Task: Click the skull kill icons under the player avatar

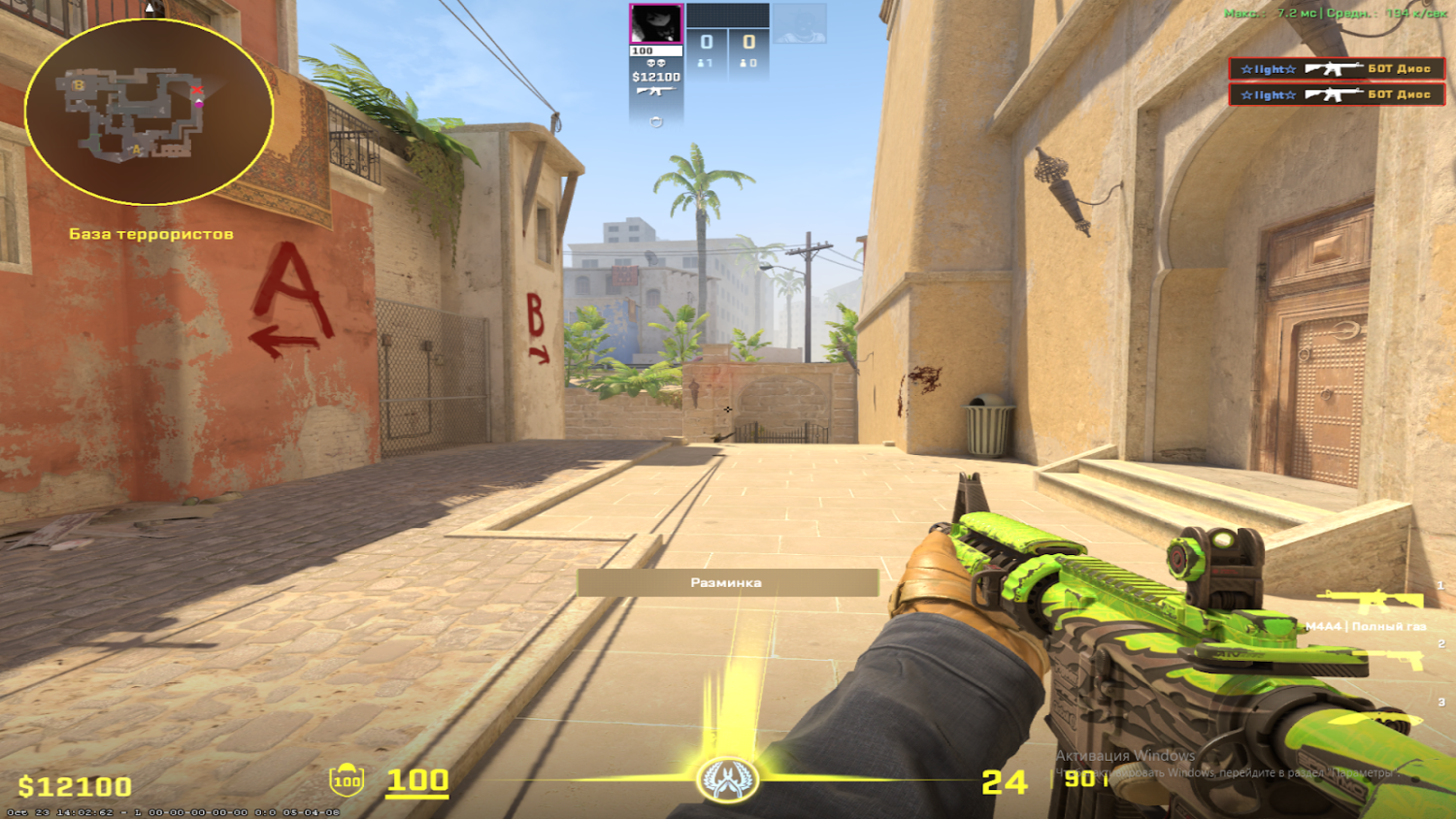Action: point(656,62)
